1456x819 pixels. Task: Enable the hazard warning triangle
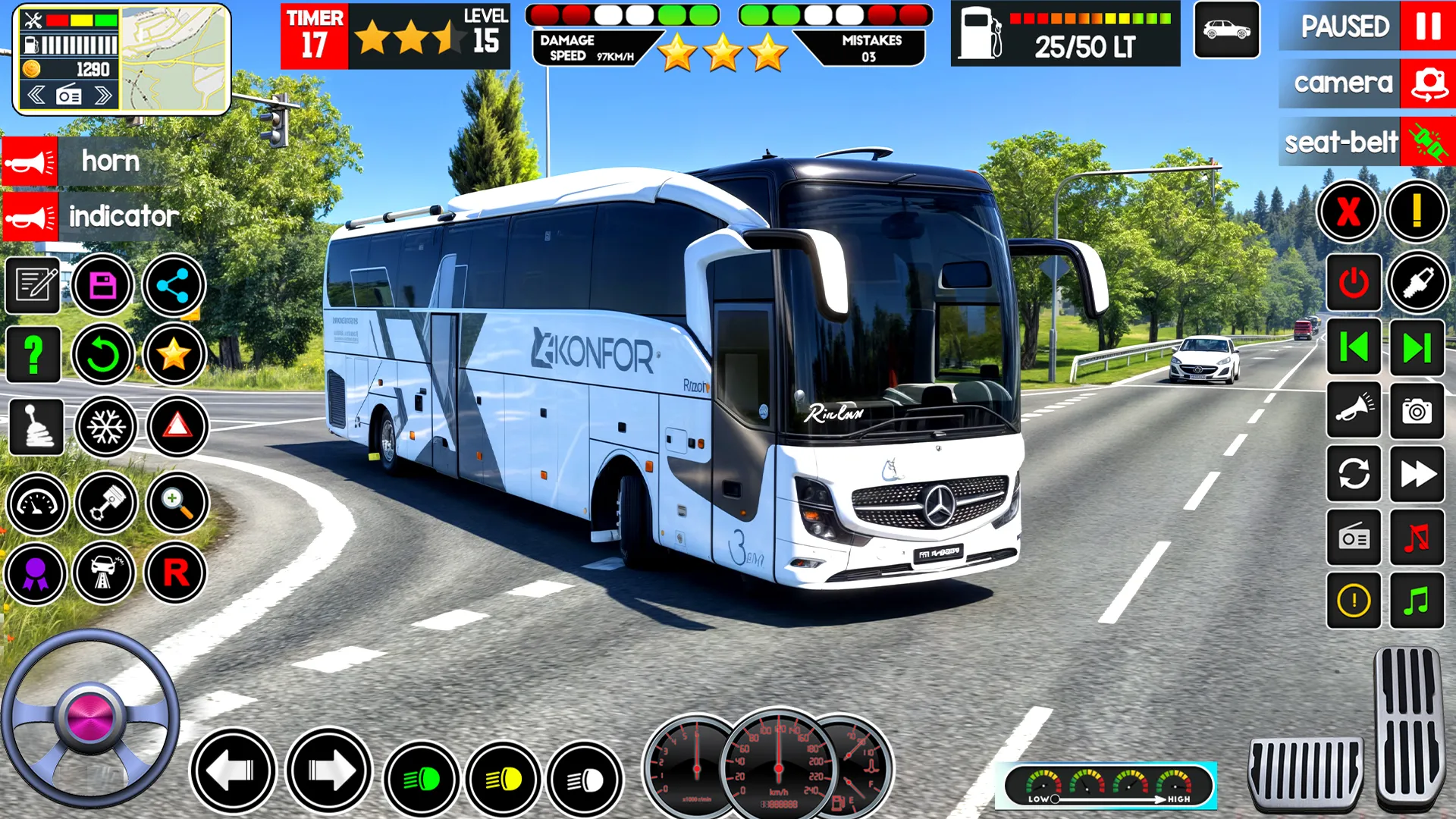[x=176, y=427]
